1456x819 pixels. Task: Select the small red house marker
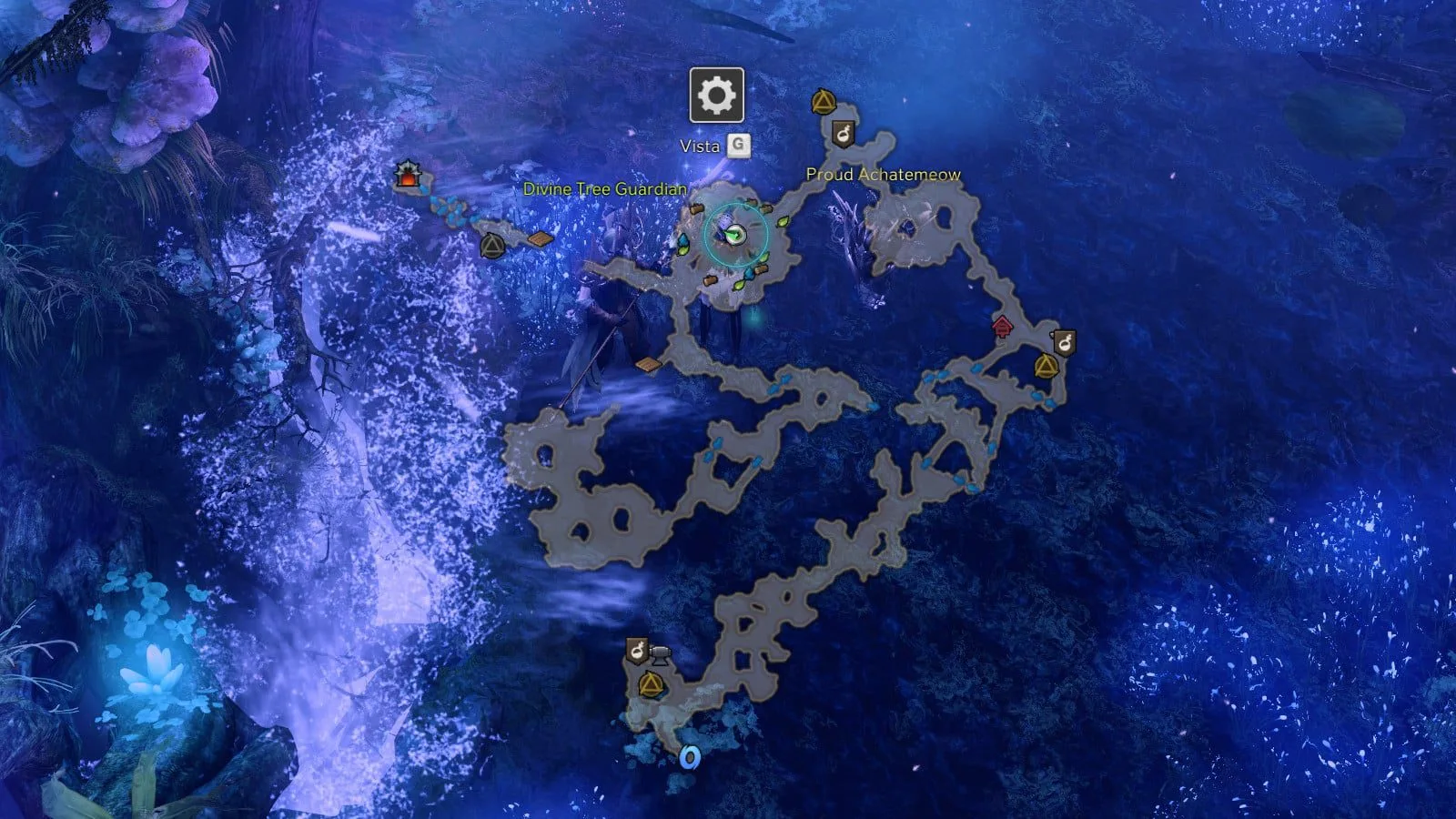[1002, 326]
